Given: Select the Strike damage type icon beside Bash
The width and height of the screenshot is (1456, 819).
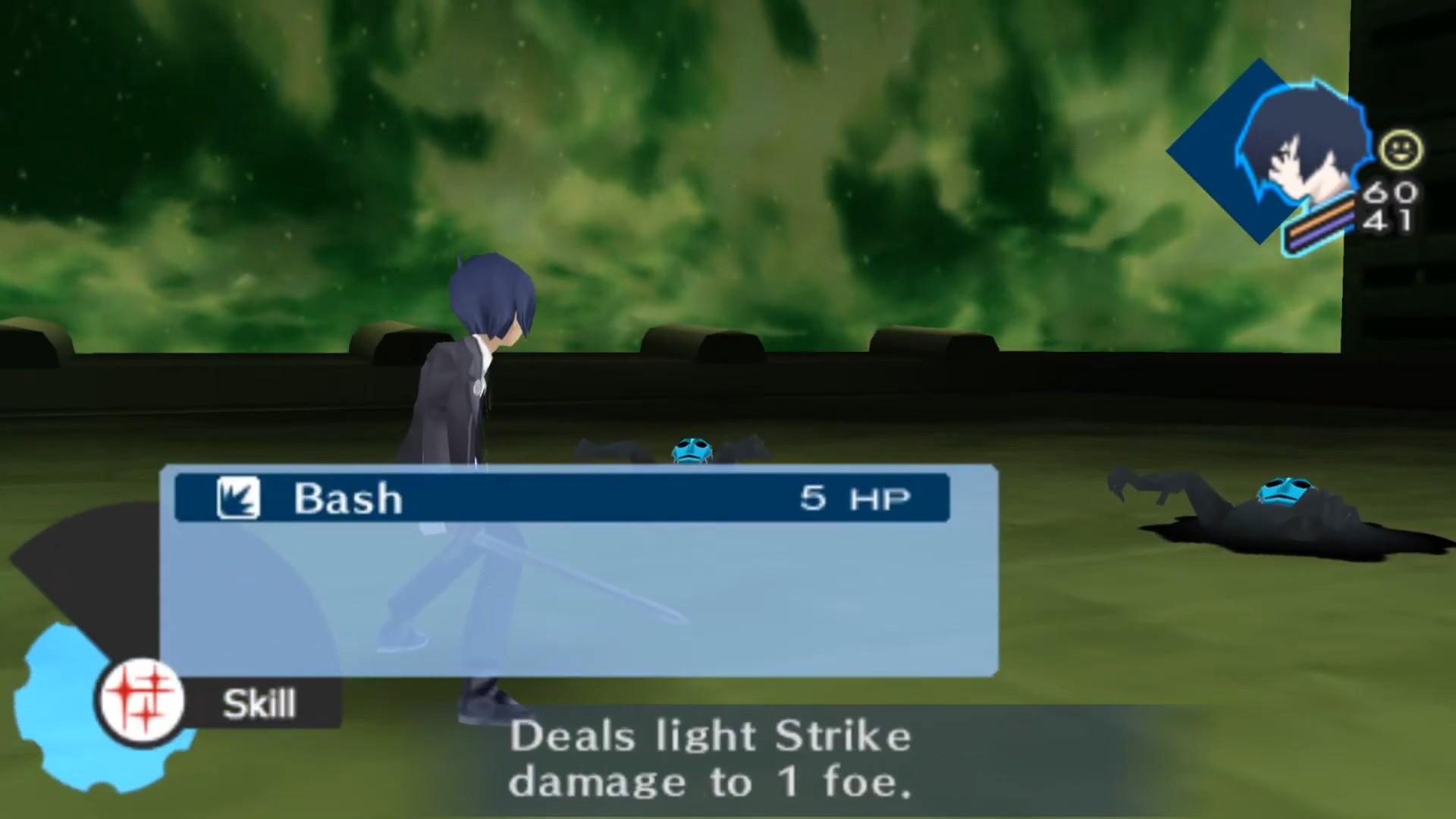Looking at the screenshot, I should (237, 497).
